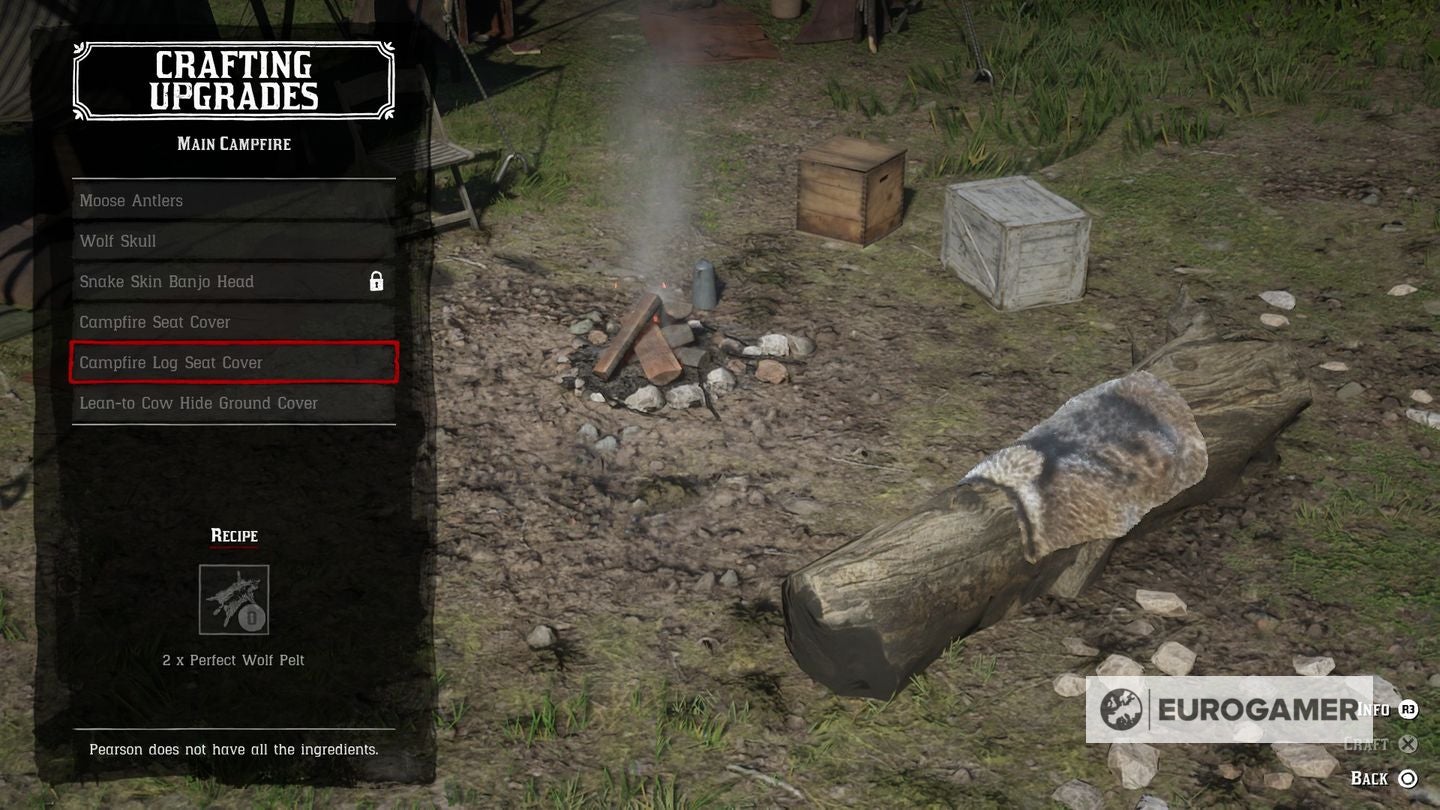Viewport: 1440px width, 810px height.
Task: Click the zero ingredient count badge on the recipe
Action: click(250, 619)
